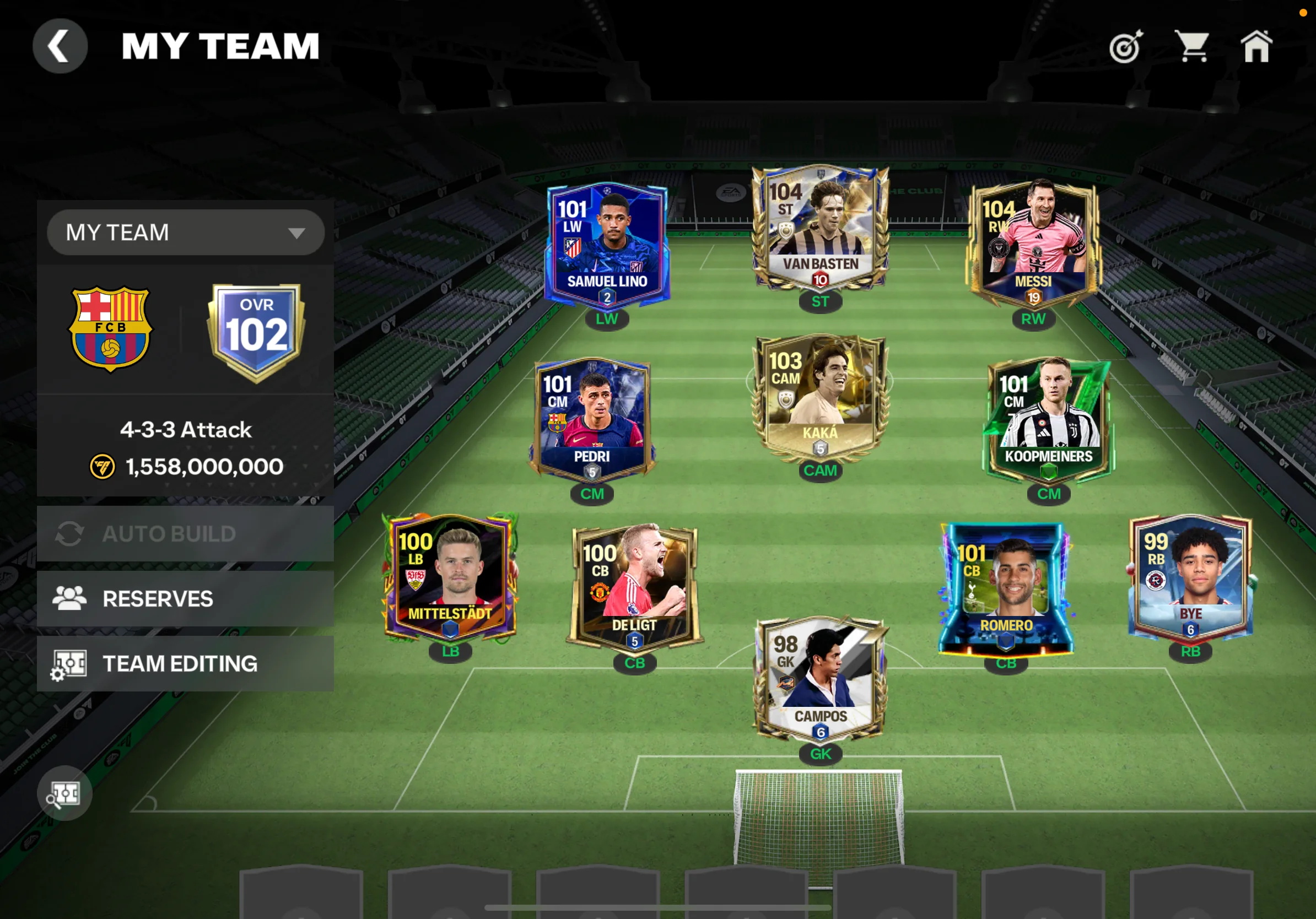Select the Van Basten striker card
This screenshot has height=919, width=1316.
pyautogui.click(x=820, y=229)
